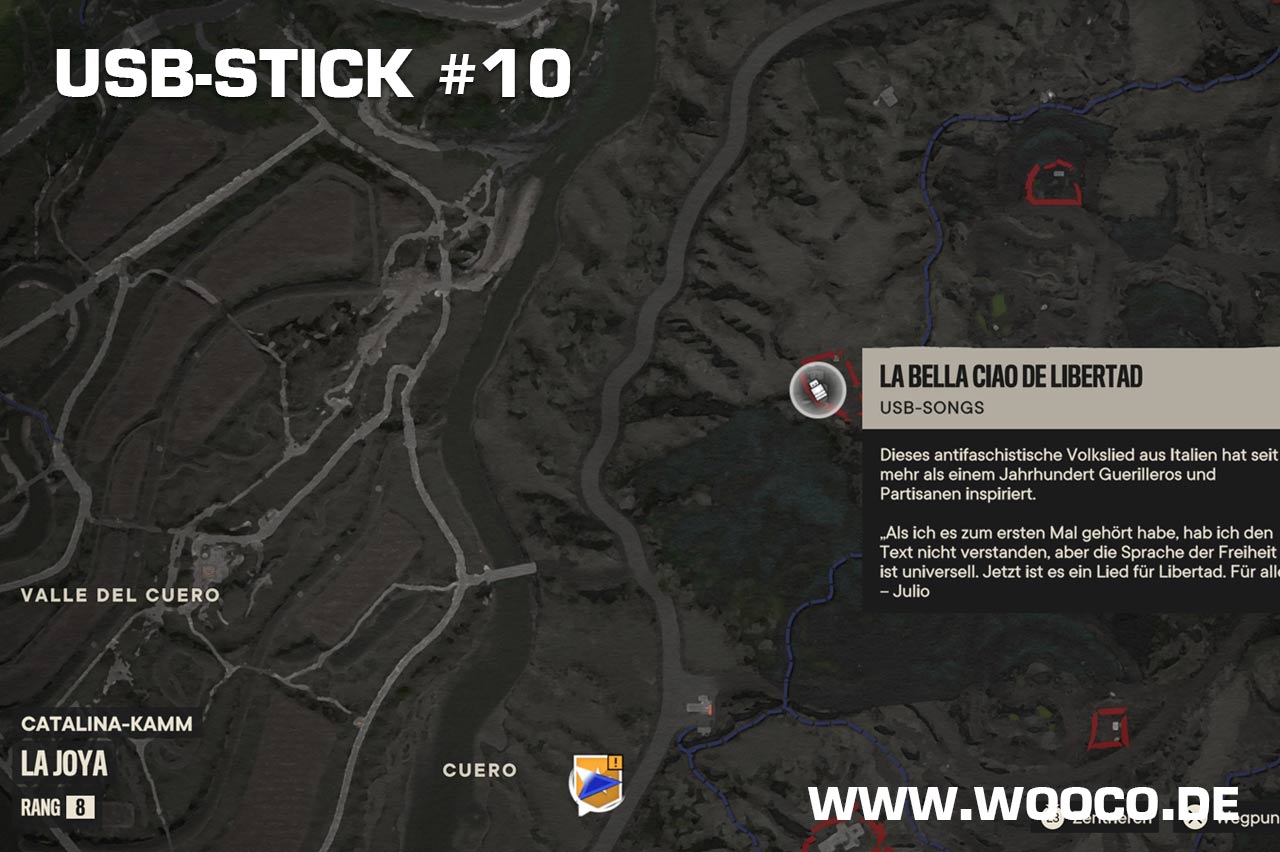
Task: Click the La Bella Ciao de Libertad tooltip
Action: click(1070, 480)
